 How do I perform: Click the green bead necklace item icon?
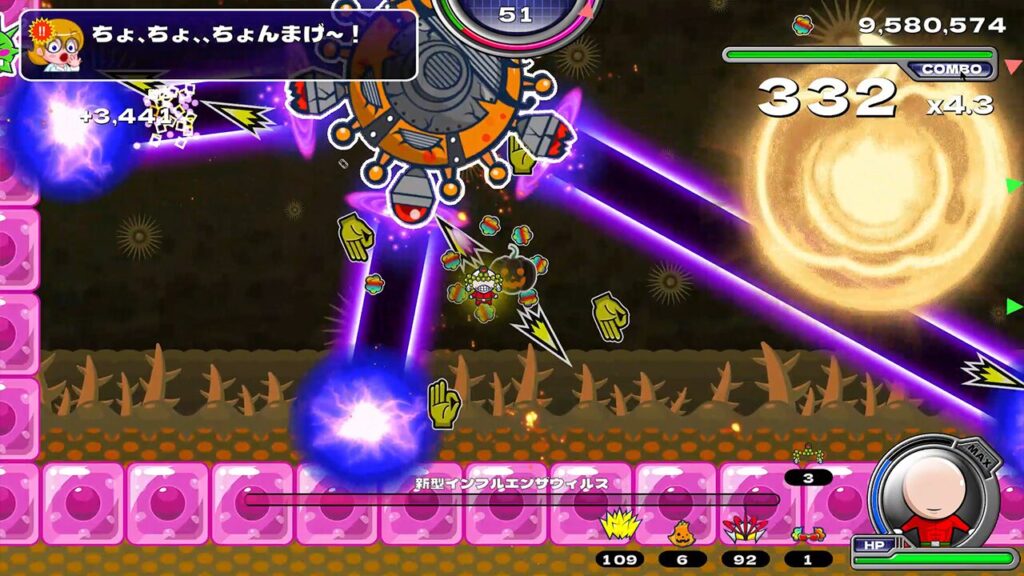click(808, 458)
